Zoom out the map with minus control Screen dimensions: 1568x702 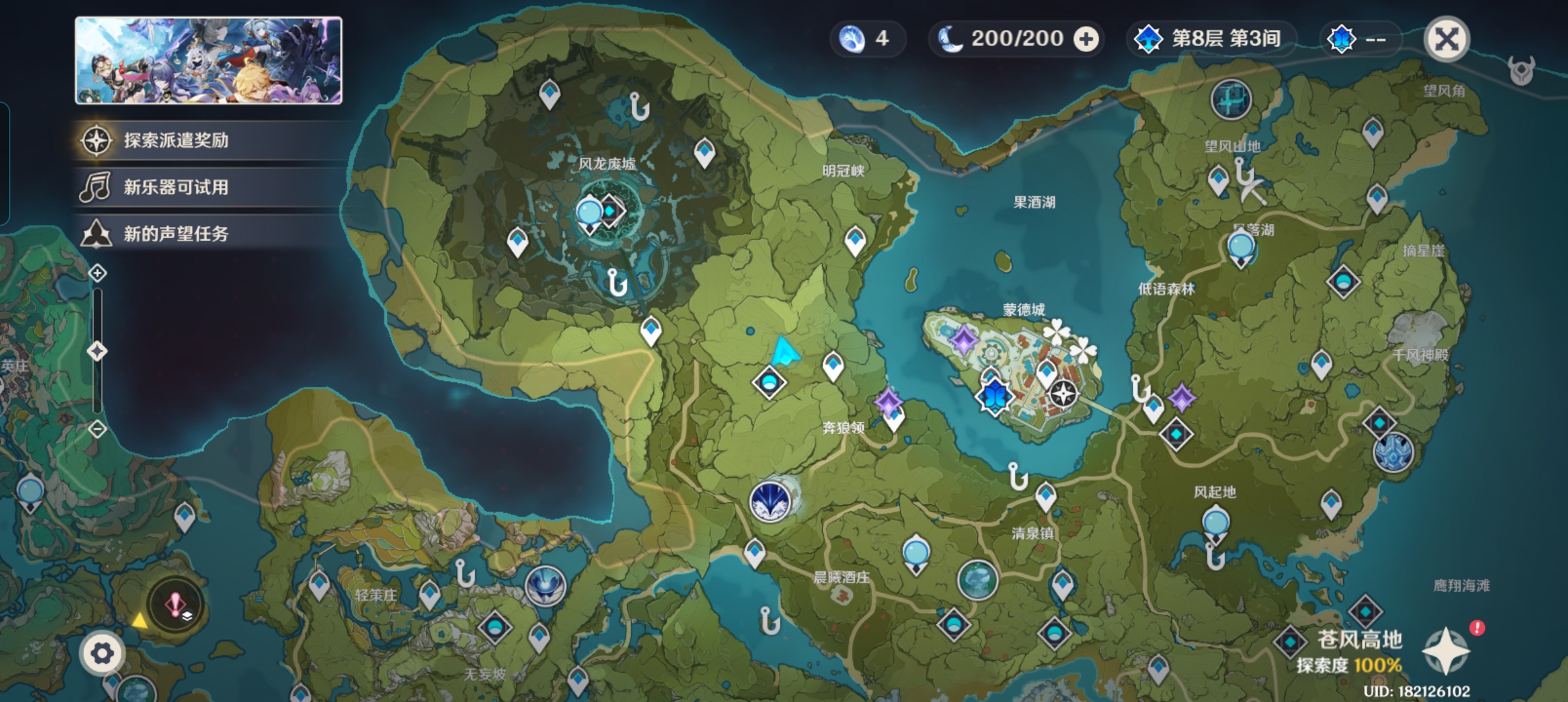coord(98,429)
